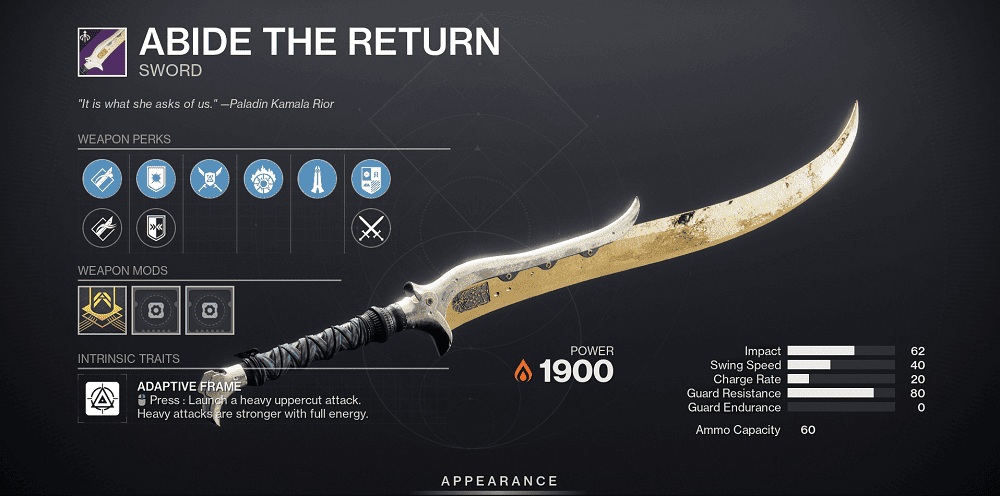Select the active blue blade perk
Screen dimensions: 1000x496
pyautogui.click(x=101, y=181)
